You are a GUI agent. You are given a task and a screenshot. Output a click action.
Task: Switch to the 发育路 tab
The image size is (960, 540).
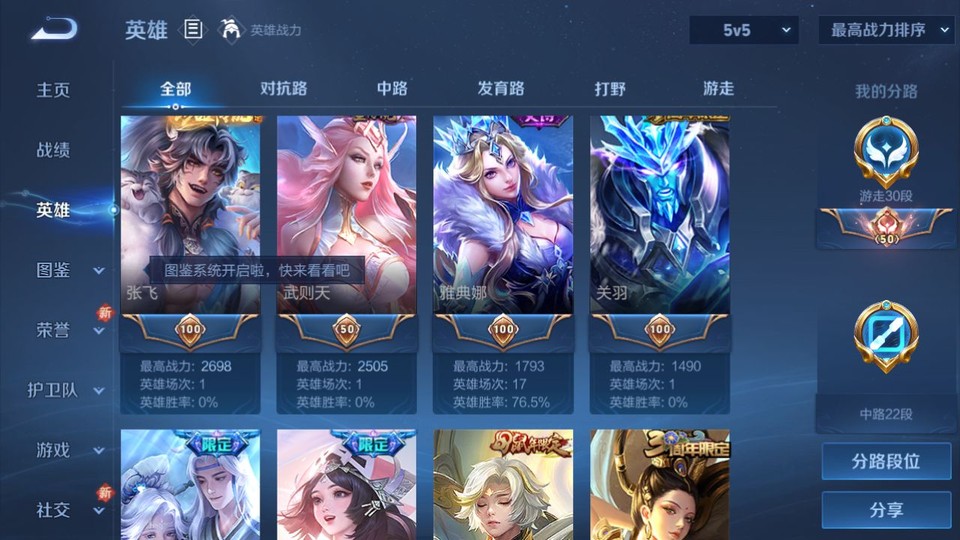pyautogui.click(x=501, y=88)
